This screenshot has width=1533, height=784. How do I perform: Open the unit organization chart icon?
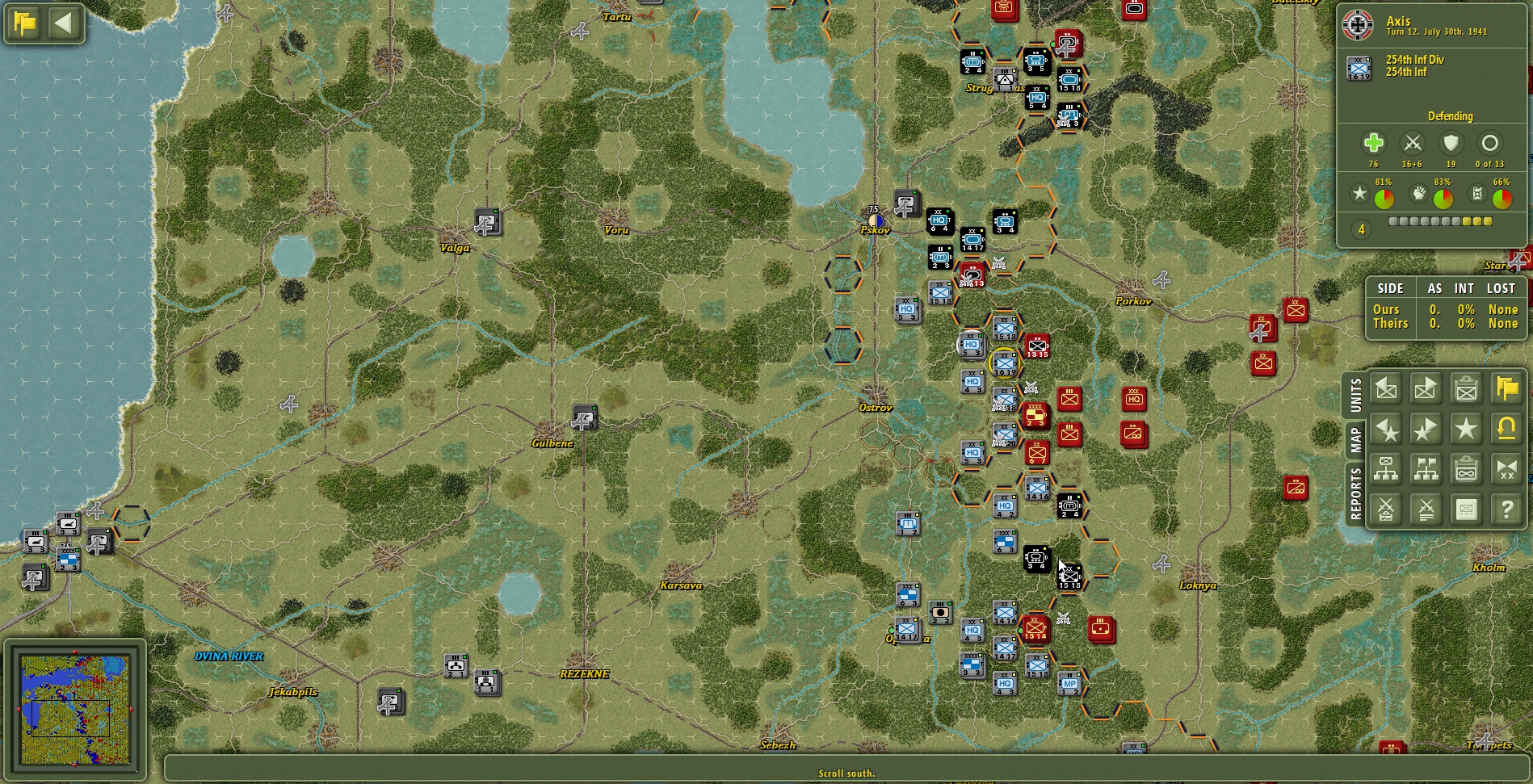click(x=1388, y=468)
